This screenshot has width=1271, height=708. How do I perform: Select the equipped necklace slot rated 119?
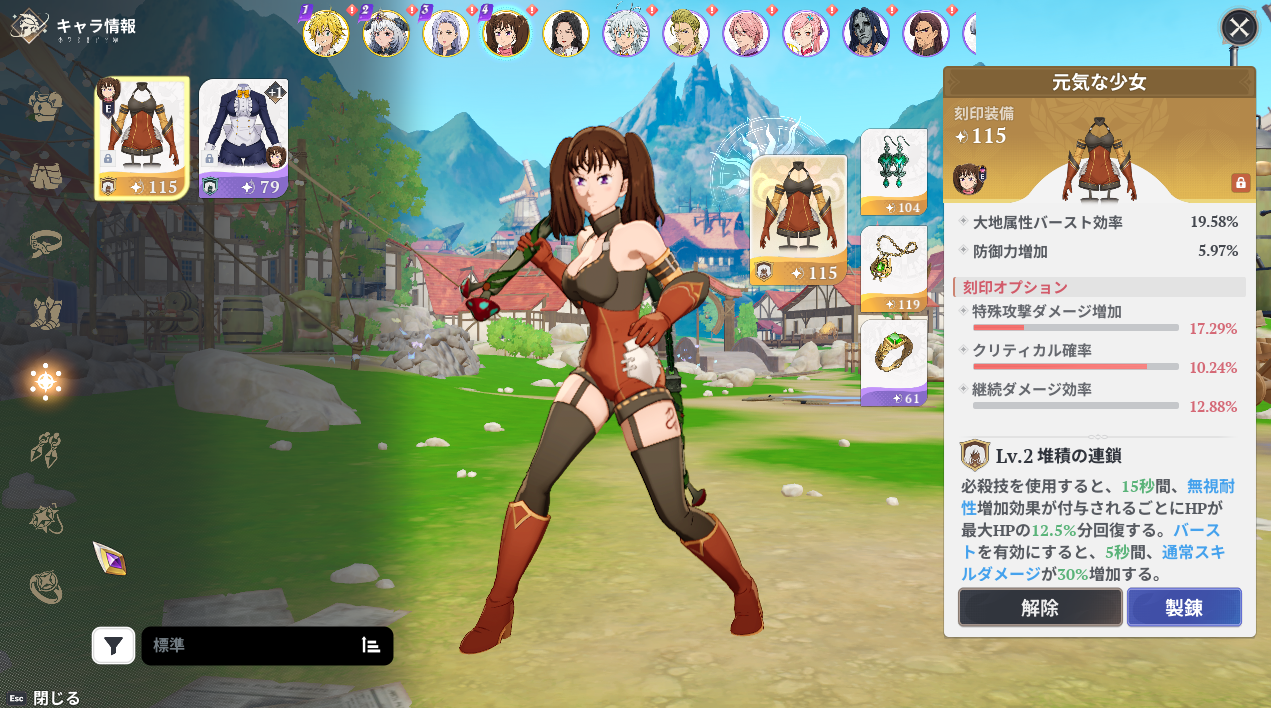coord(893,268)
